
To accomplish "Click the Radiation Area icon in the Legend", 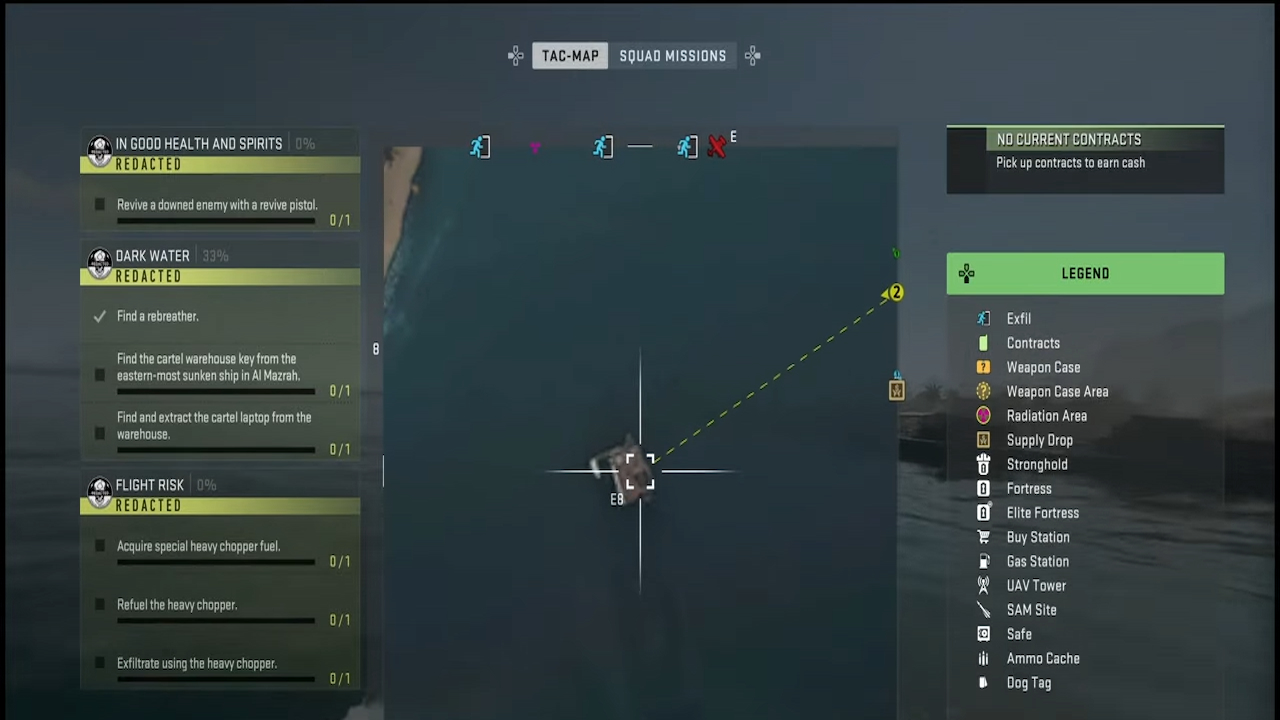I will (x=983, y=416).
